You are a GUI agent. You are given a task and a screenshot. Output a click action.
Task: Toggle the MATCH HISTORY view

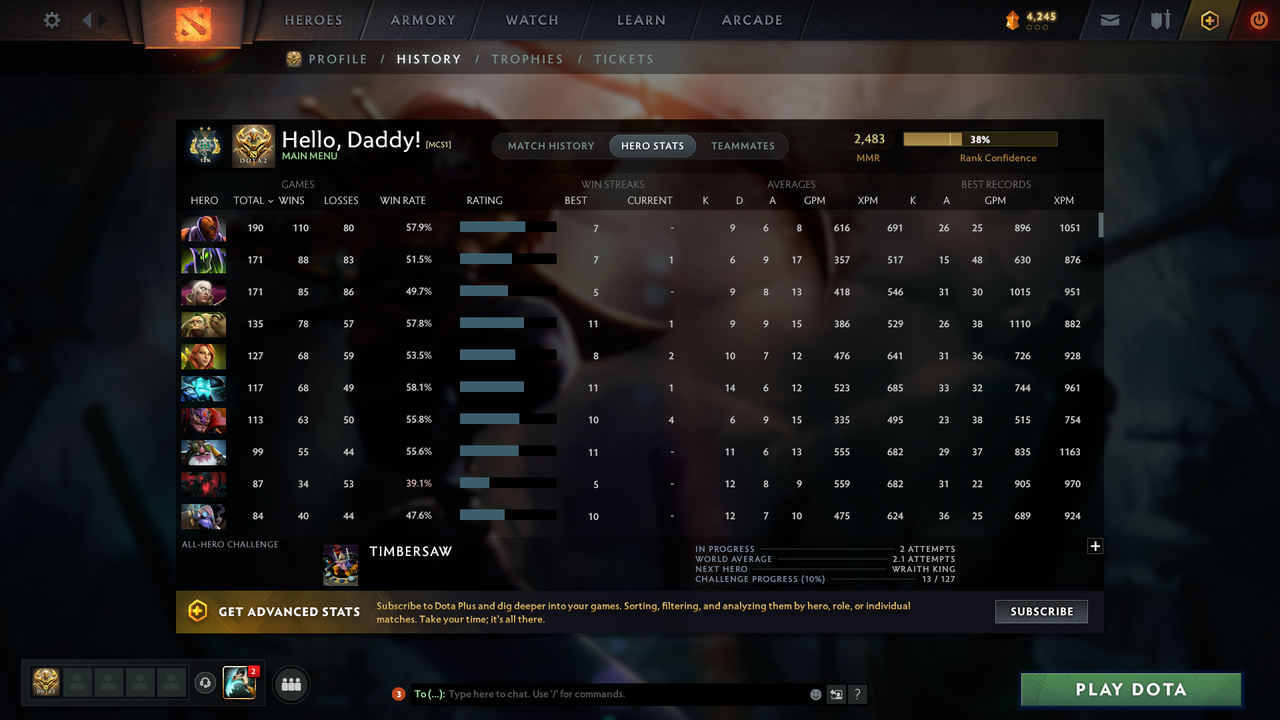click(550, 145)
